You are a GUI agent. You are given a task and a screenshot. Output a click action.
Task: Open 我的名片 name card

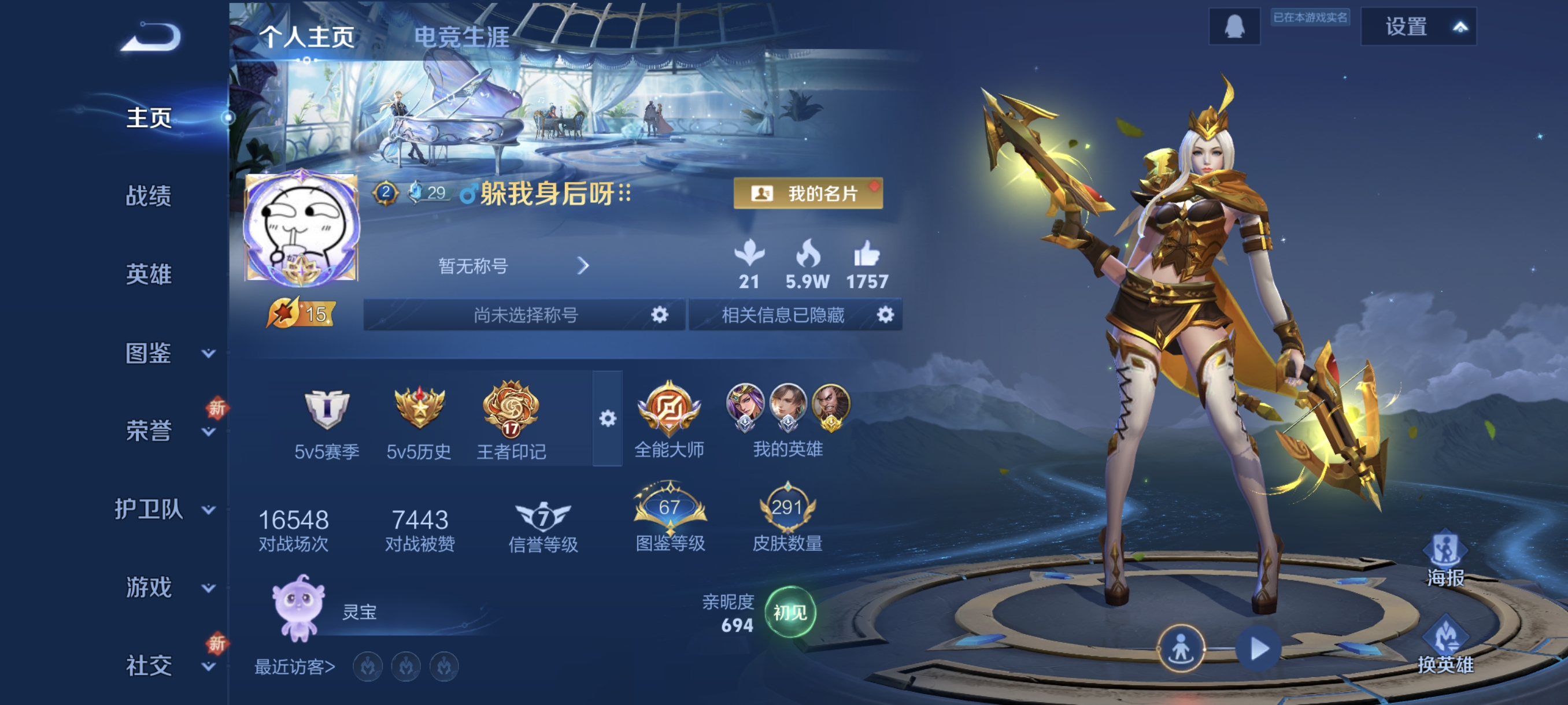[x=808, y=194]
